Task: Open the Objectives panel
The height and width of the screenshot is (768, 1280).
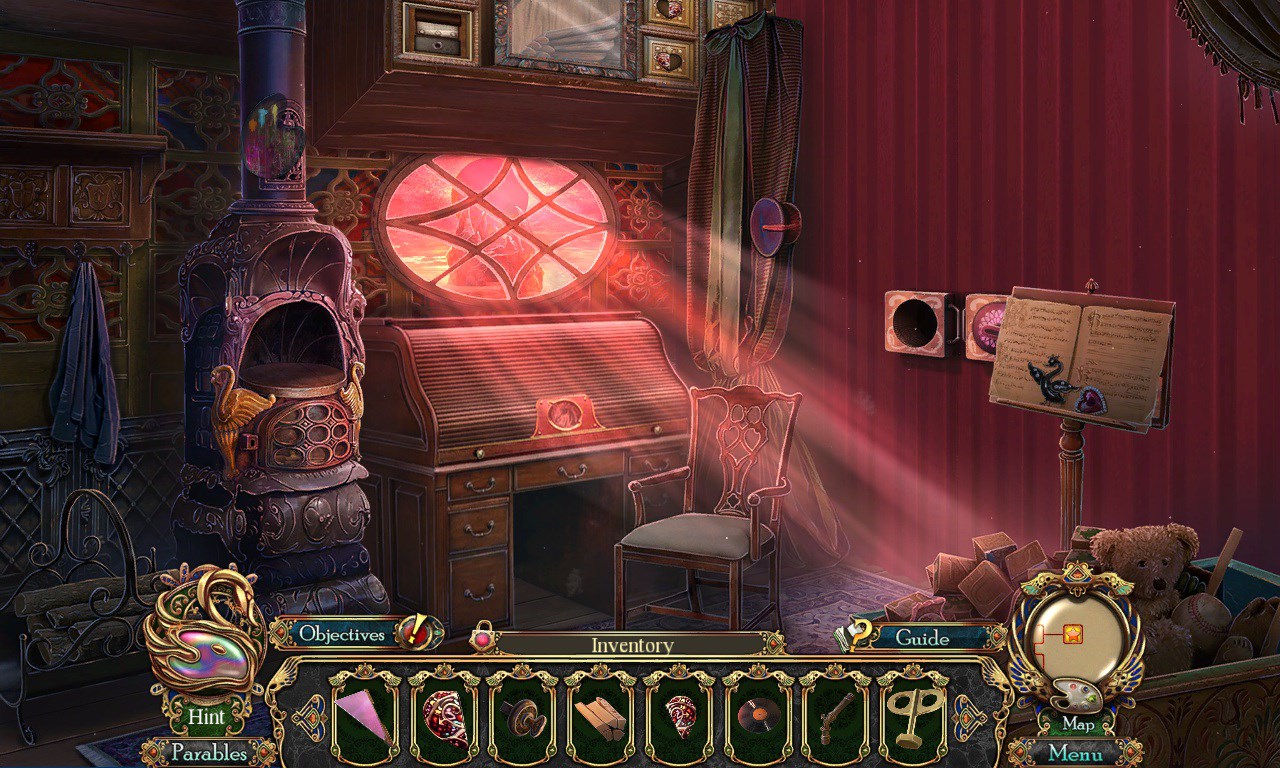Action: pyautogui.click(x=342, y=634)
